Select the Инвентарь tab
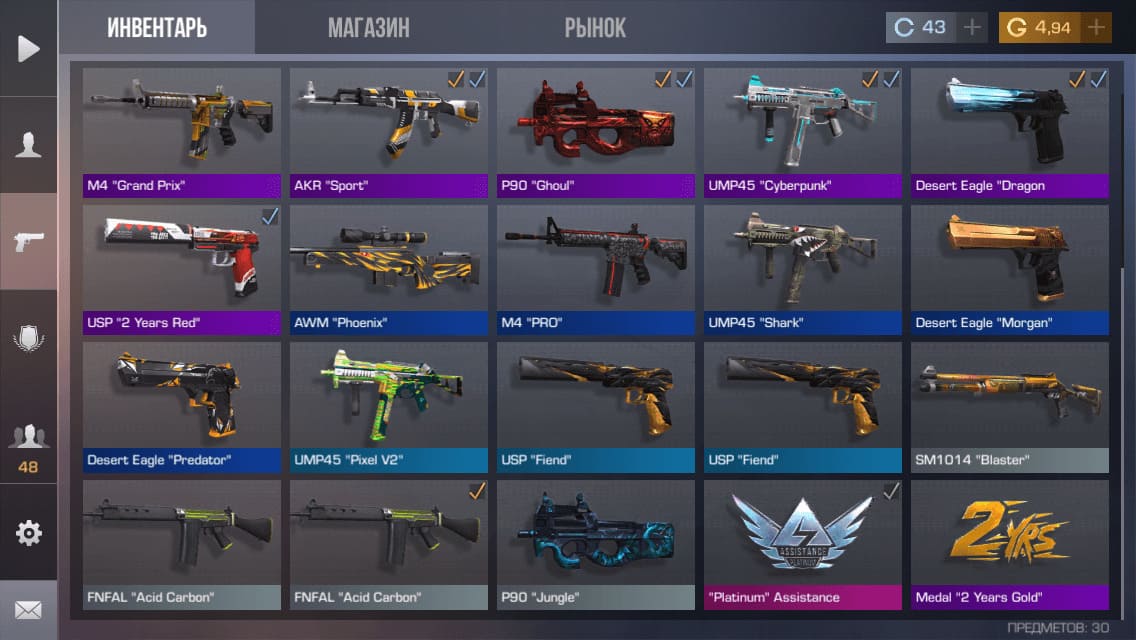 (x=157, y=28)
